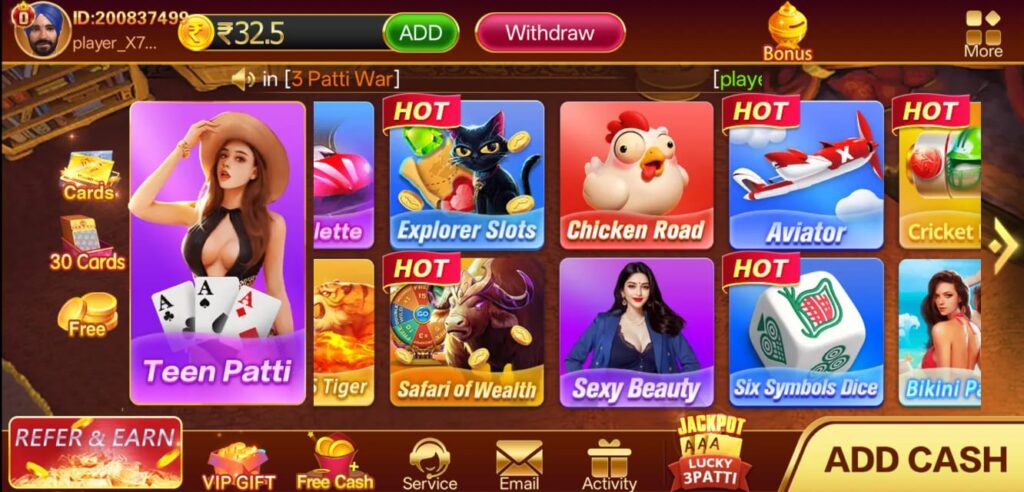Open Six Symbols Dice

pos(806,332)
